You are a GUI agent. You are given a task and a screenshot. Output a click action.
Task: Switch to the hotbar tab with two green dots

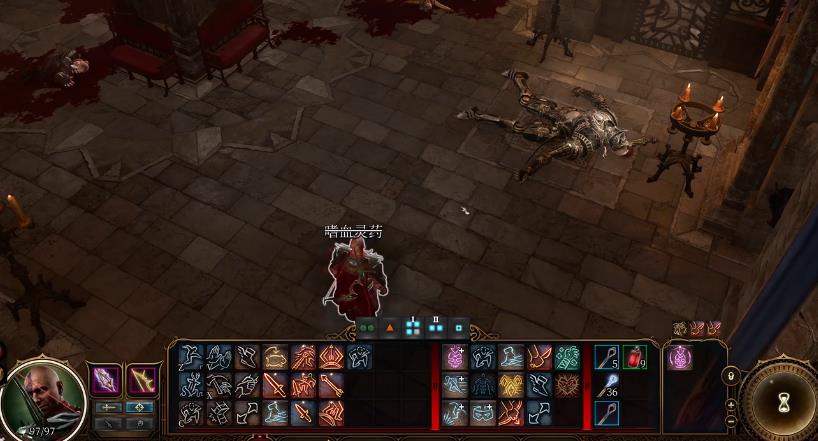(366, 327)
